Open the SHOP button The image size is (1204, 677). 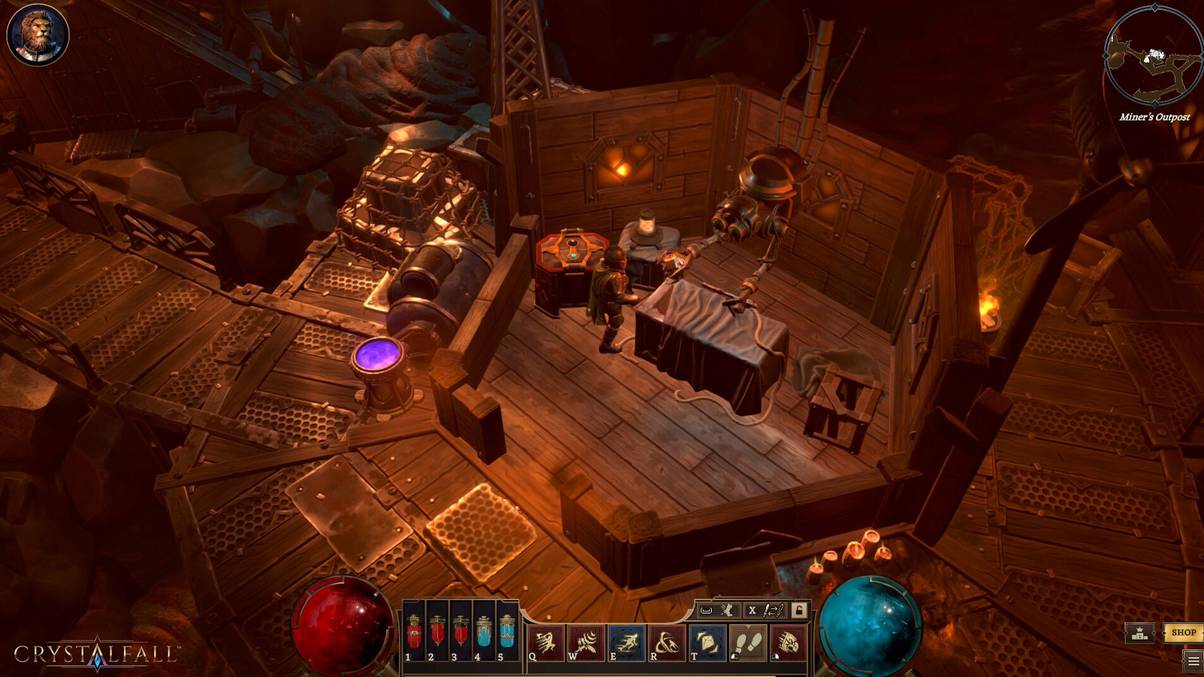(x=1183, y=633)
